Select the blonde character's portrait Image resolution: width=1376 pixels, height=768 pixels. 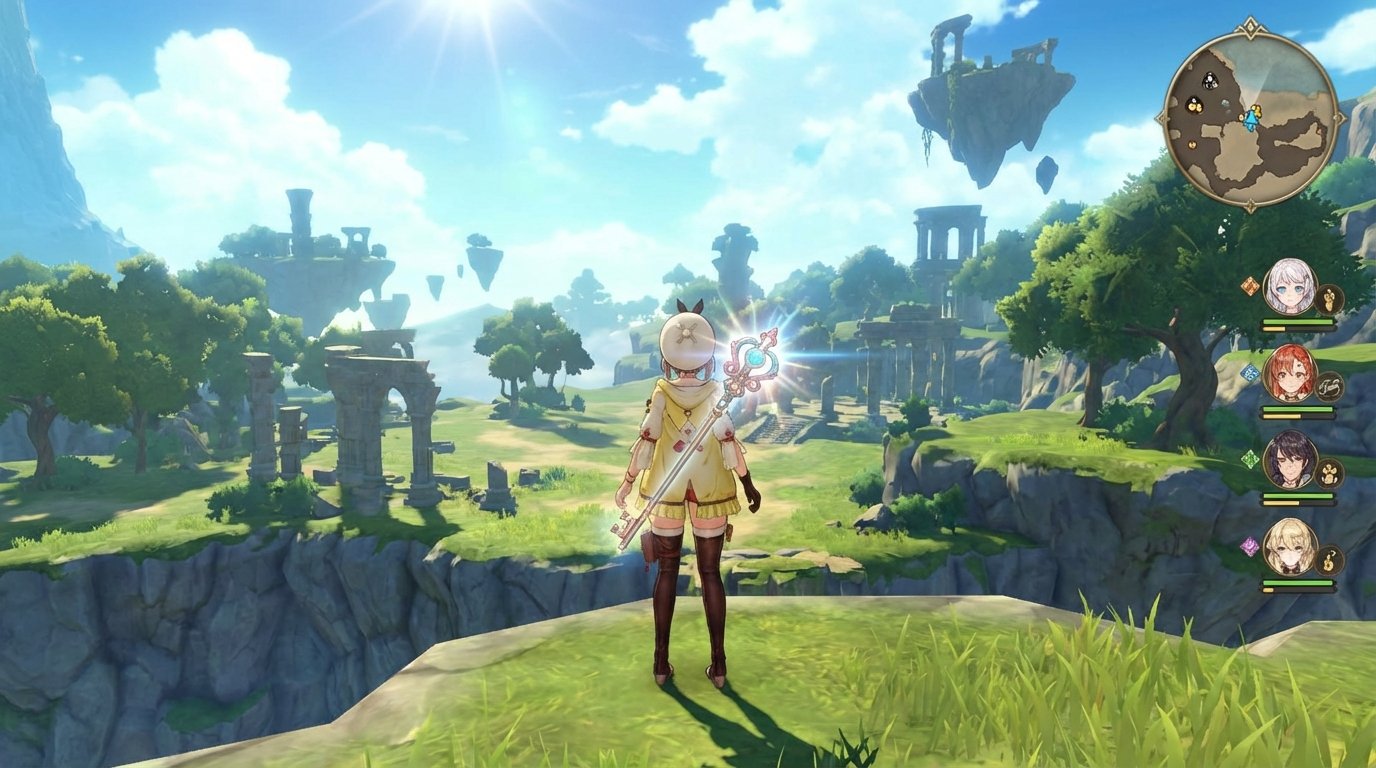(x=1289, y=549)
